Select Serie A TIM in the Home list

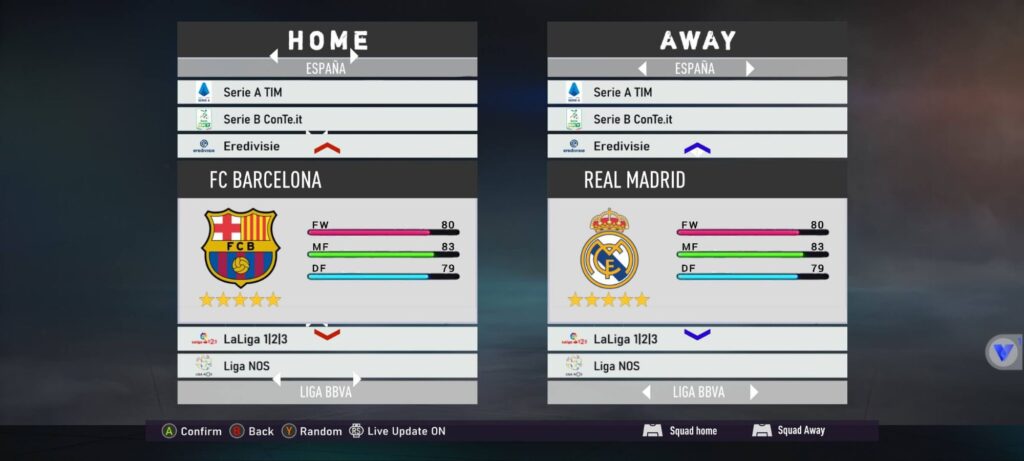click(x=327, y=92)
